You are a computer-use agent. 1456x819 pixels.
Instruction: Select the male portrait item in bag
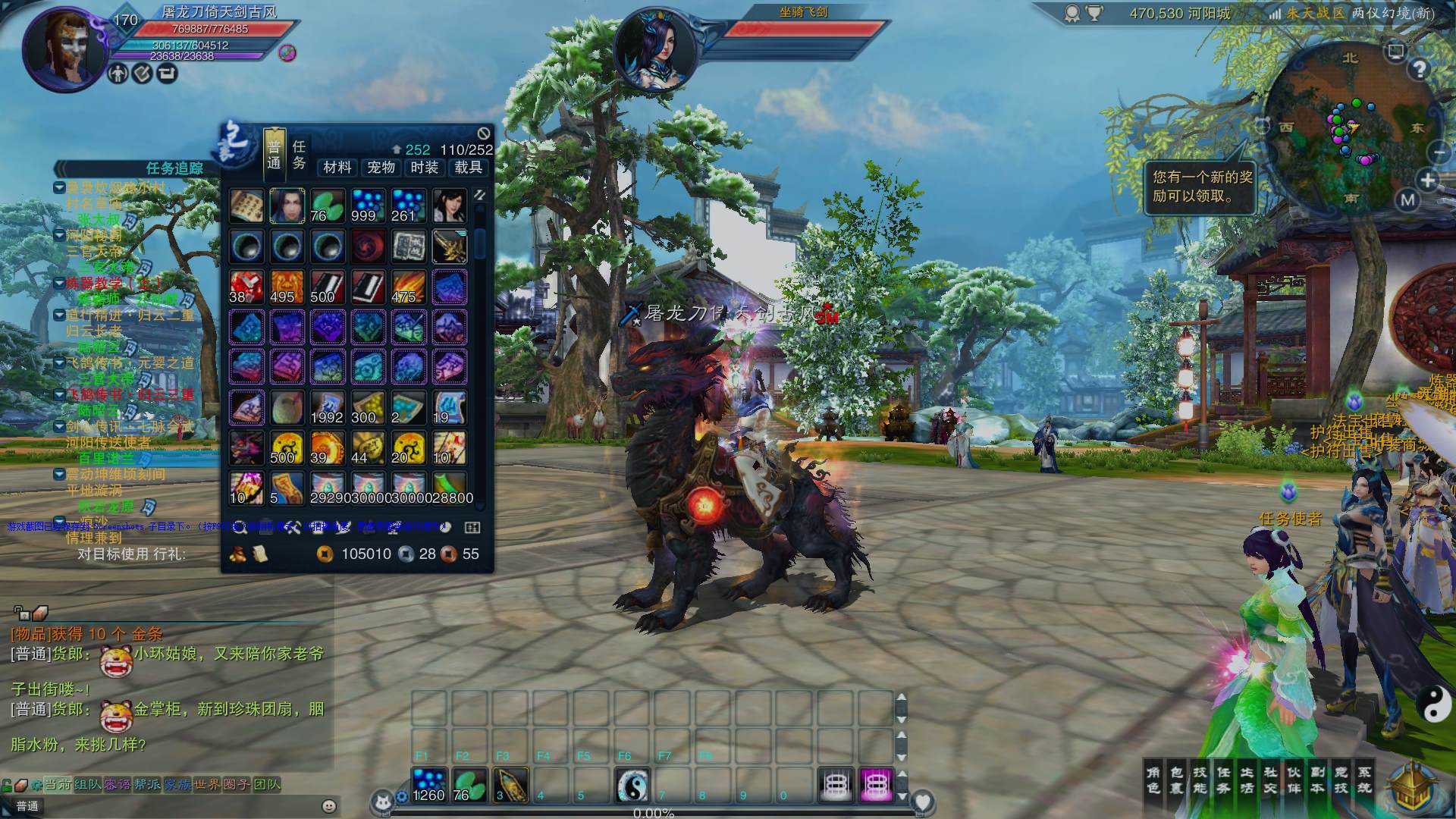287,206
